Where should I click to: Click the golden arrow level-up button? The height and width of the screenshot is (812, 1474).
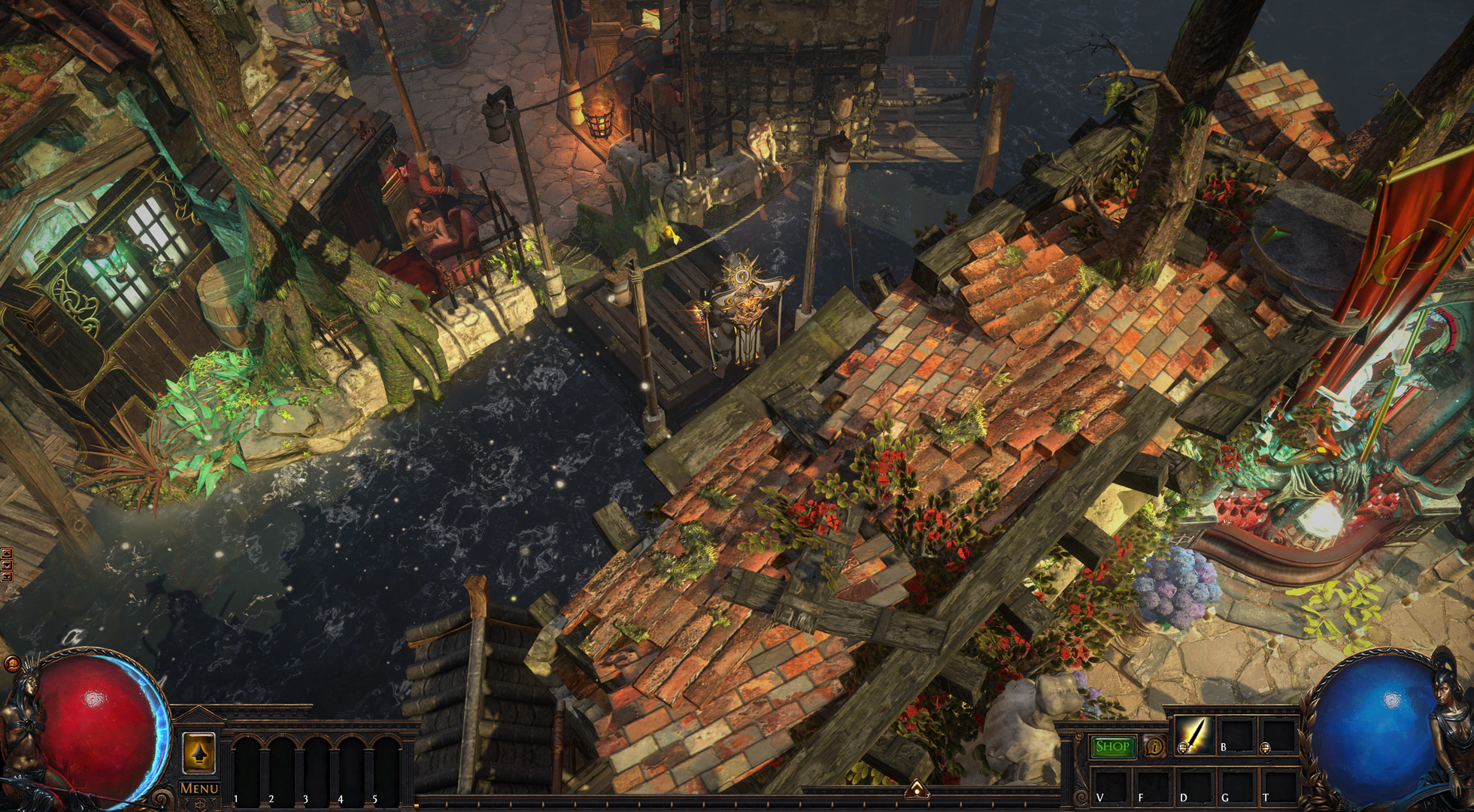click(199, 753)
